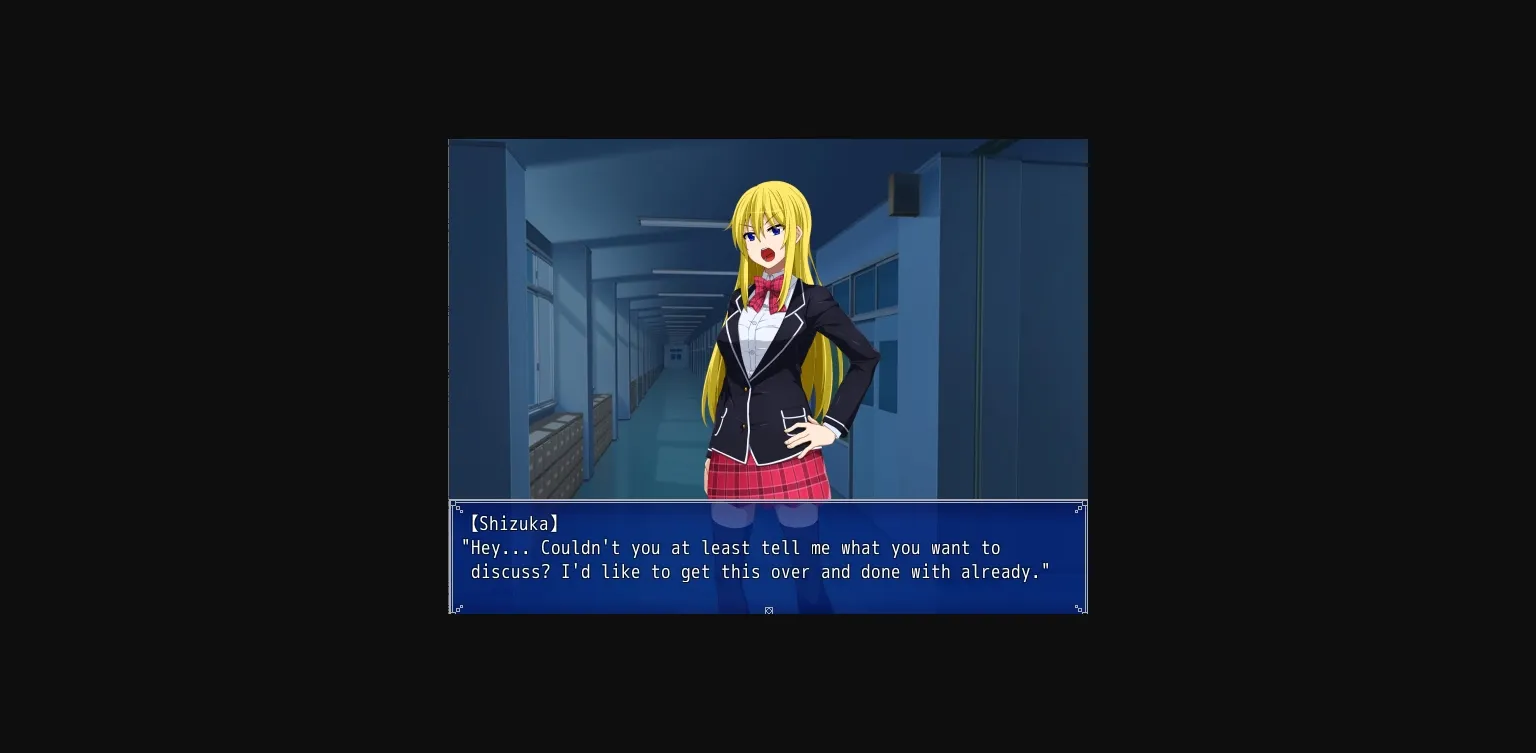Click the dialogue box to advance the conversation
The height and width of the screenshot is (753, 1536).
point(768,556)
